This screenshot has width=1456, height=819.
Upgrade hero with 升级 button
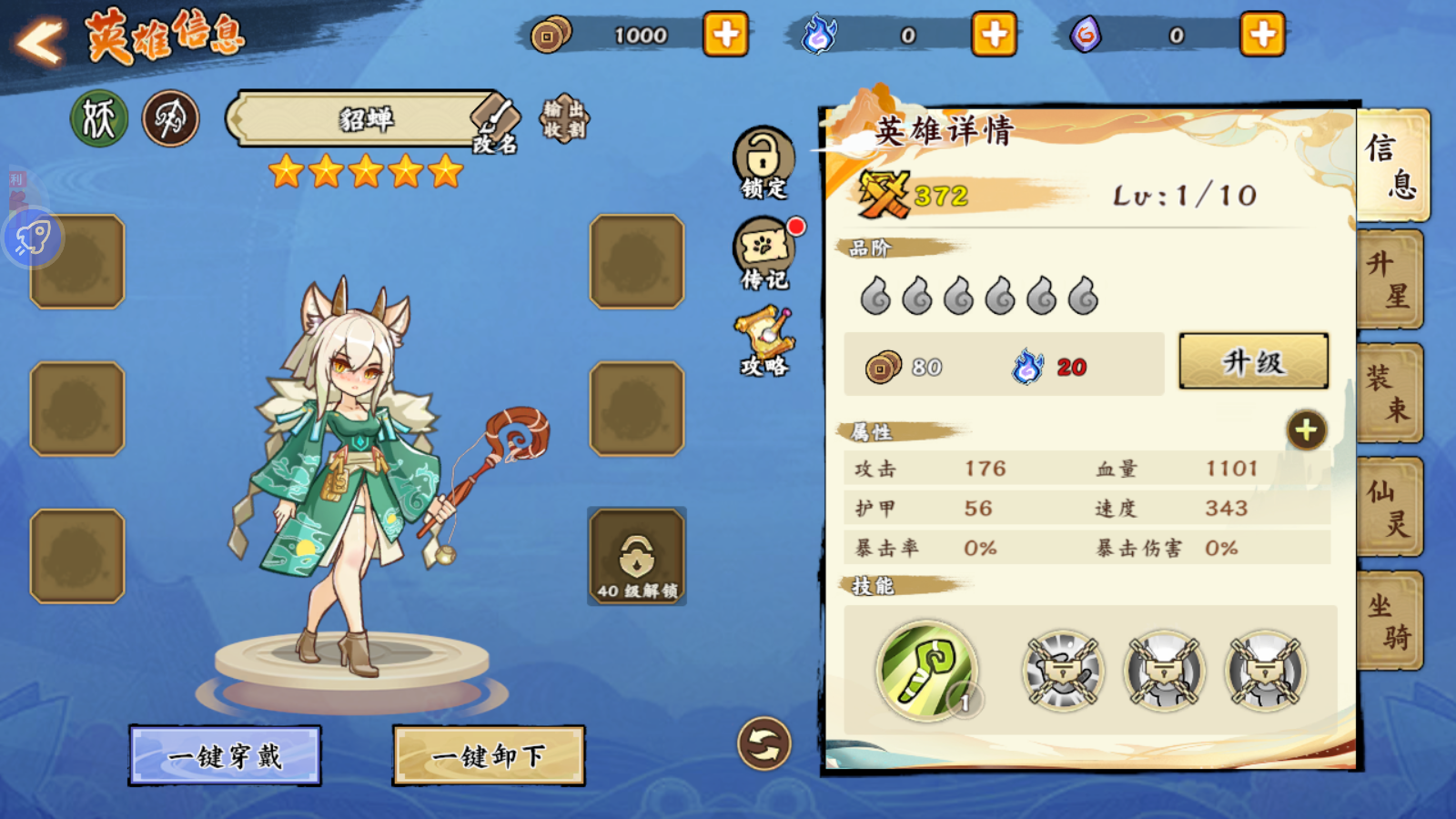[1253, 361]
